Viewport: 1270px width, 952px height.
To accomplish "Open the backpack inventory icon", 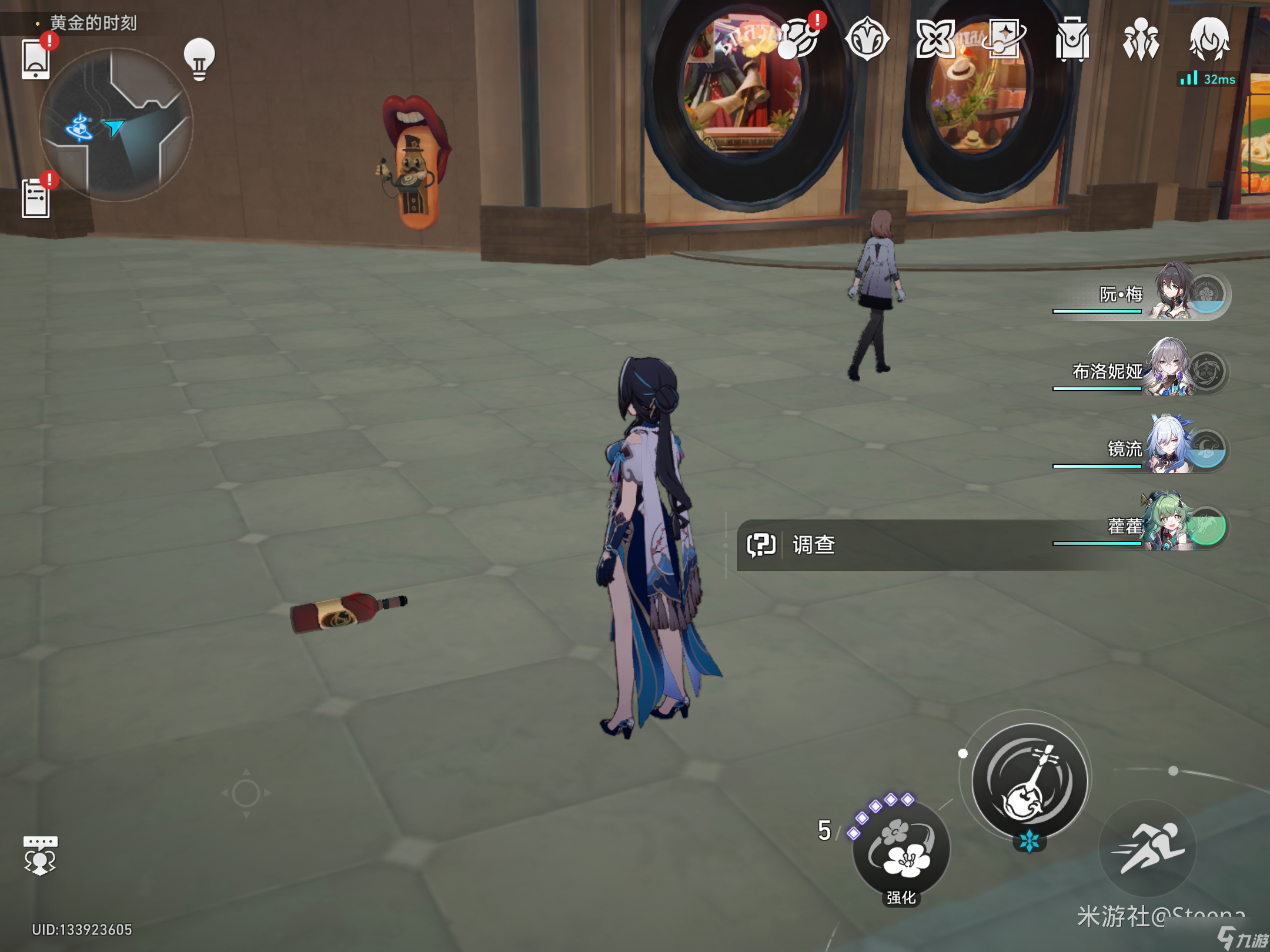I will (x=1072, y=40).
